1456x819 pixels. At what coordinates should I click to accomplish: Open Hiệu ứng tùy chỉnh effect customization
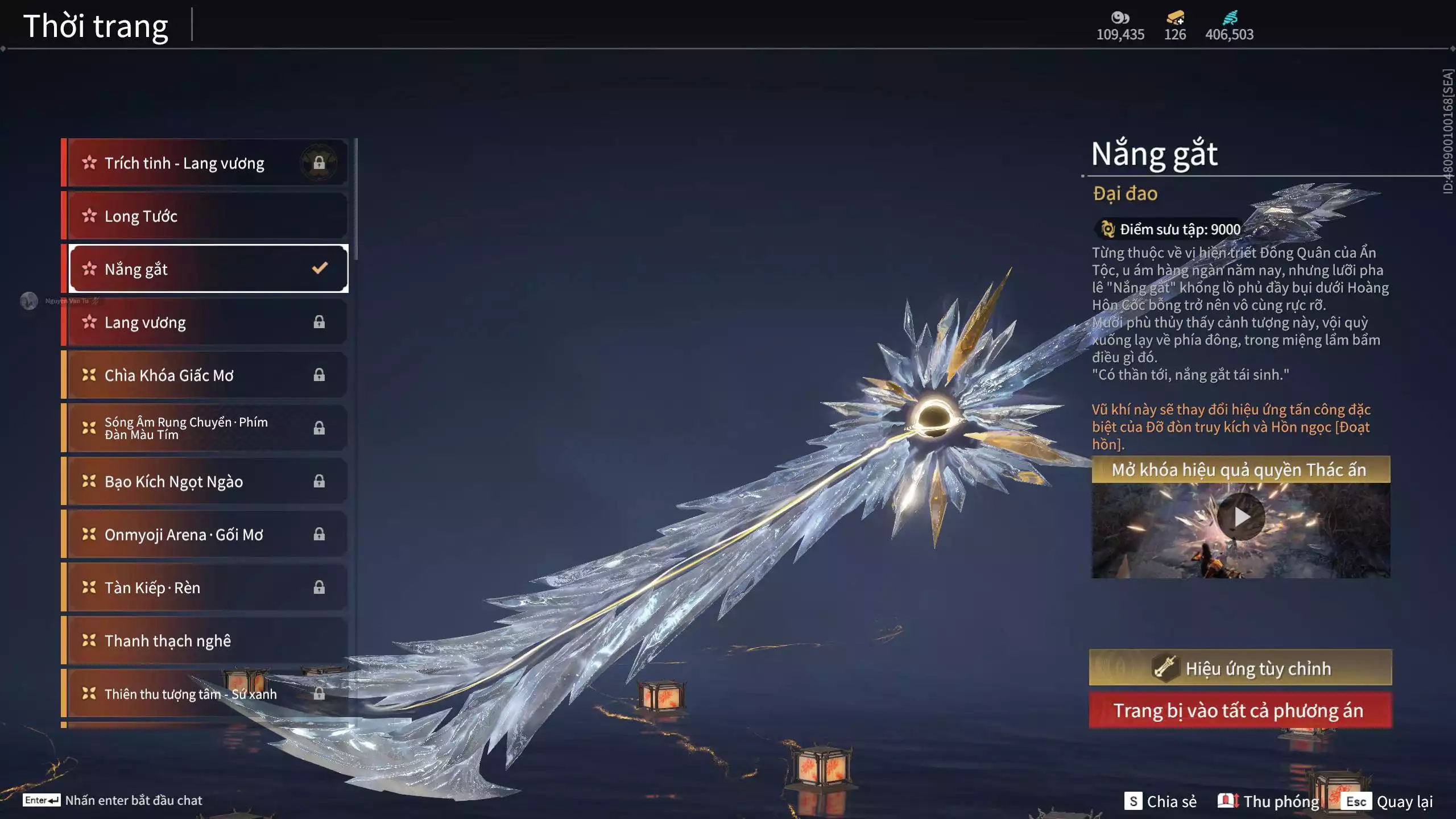(x=1240, y=668)
